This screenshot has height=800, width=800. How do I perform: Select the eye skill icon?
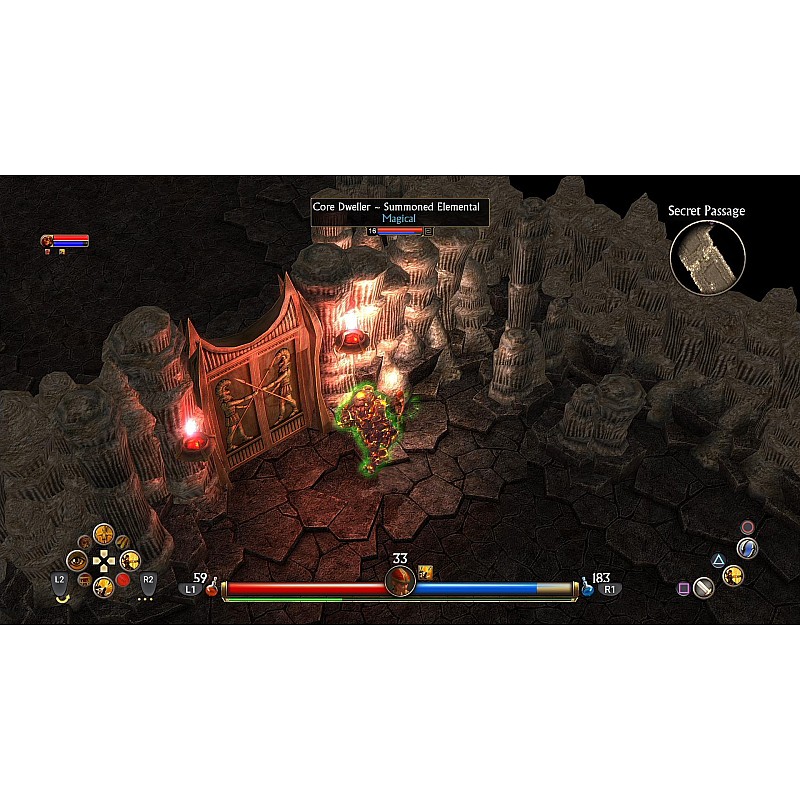click(77, 561)
